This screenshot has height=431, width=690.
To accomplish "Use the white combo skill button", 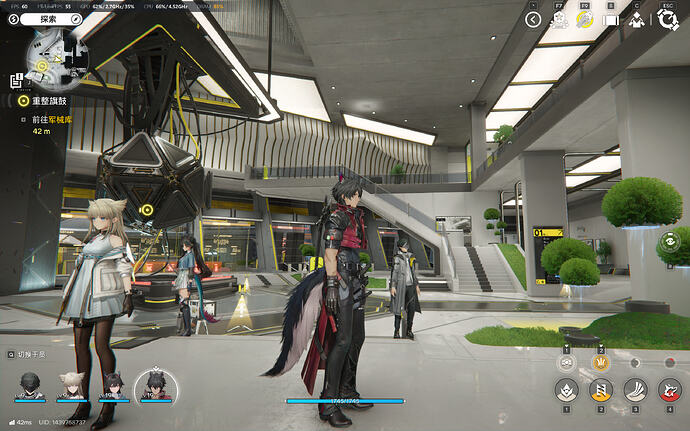I will coord(566,363).
